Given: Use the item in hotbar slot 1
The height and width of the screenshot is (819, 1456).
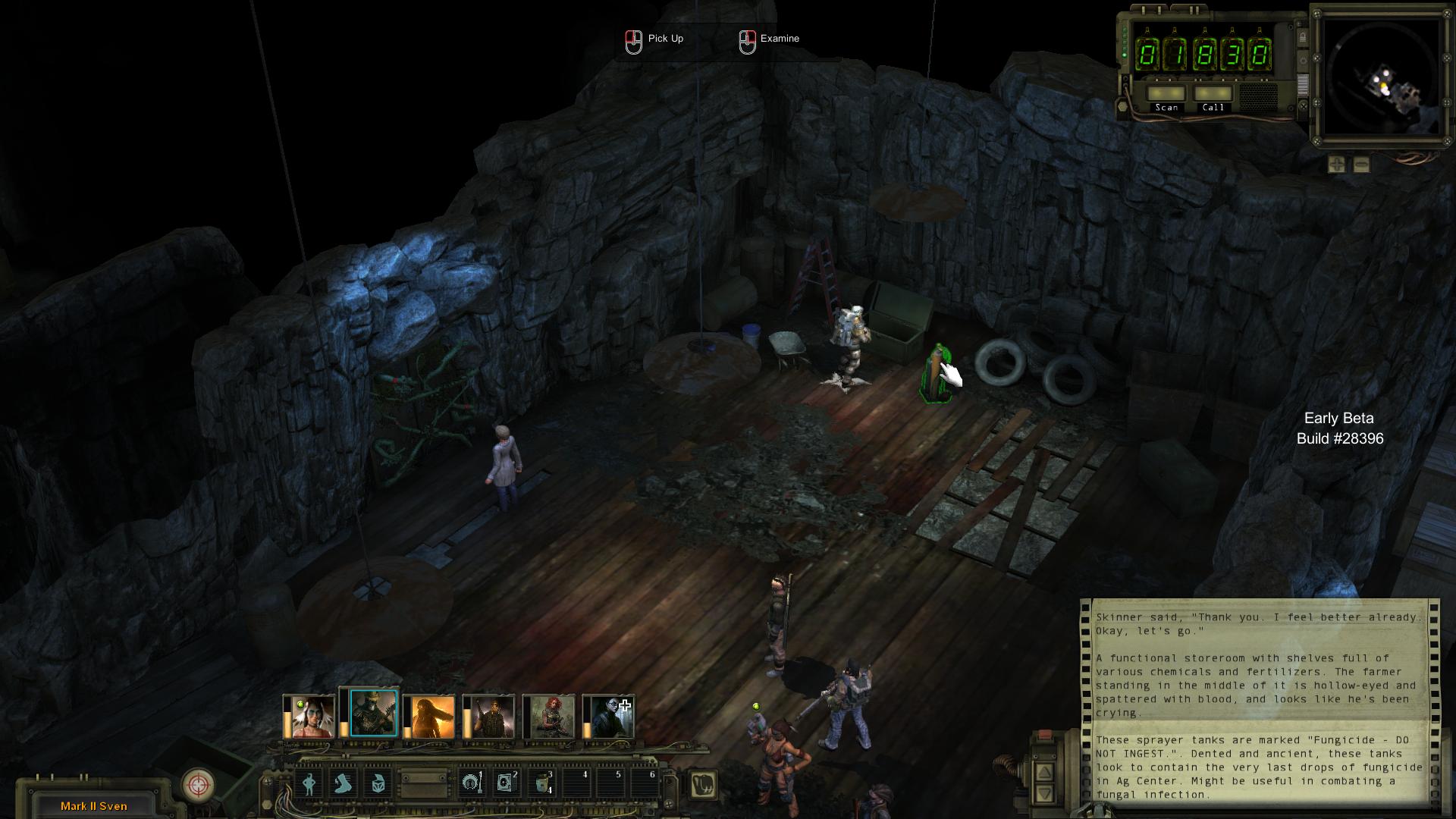Looking at the screenshot, I should [x=471, y=783].
